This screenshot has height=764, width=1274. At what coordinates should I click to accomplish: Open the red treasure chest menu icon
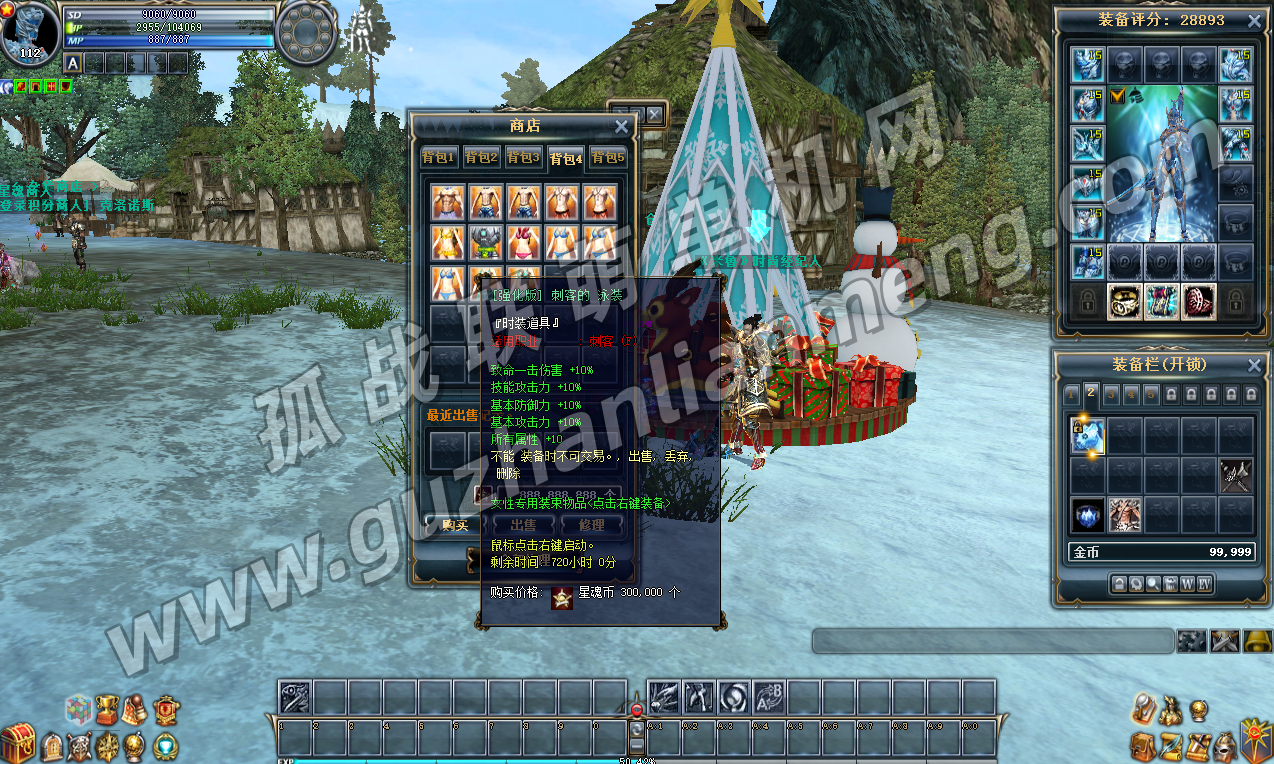tap(17, 743)
